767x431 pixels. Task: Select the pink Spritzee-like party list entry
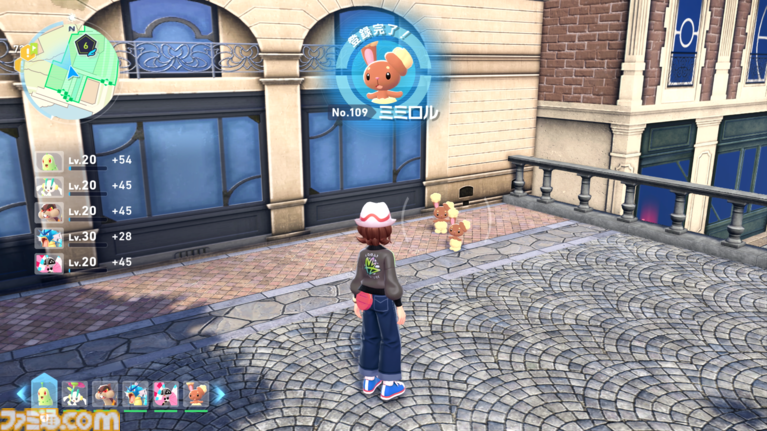pyautogui.click(x=49, y=263)
